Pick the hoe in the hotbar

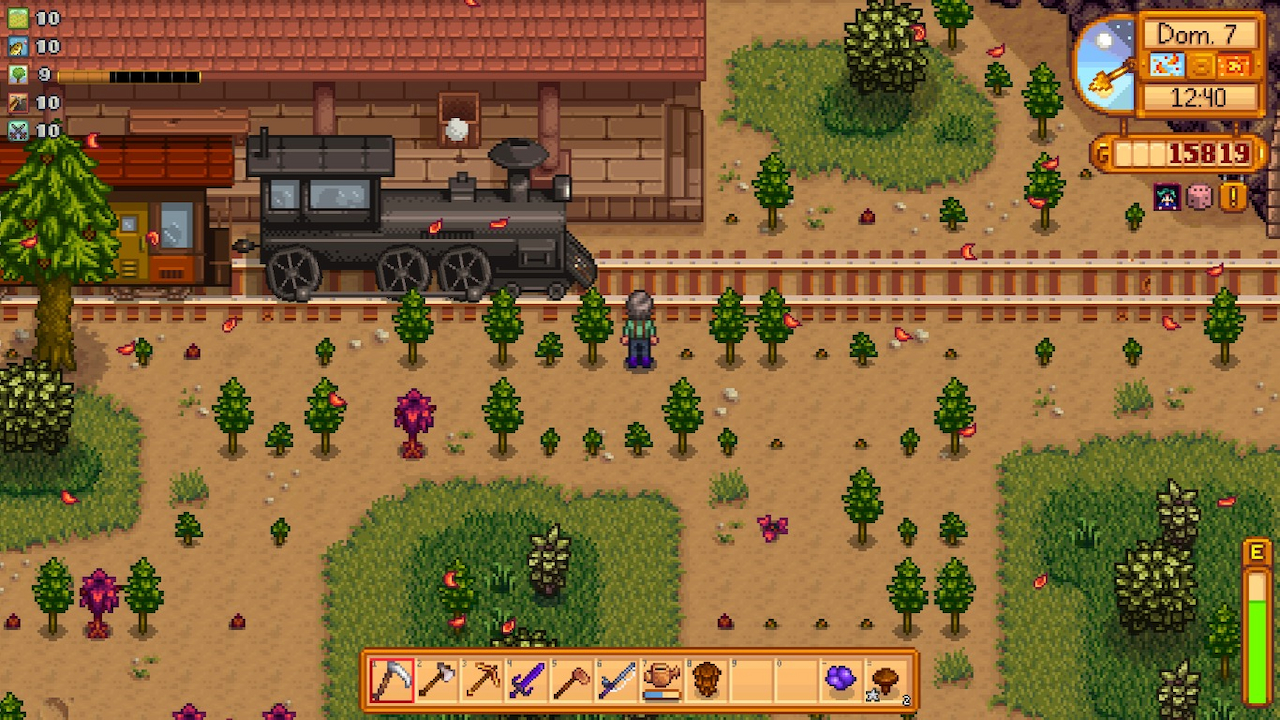coord(572,680)
